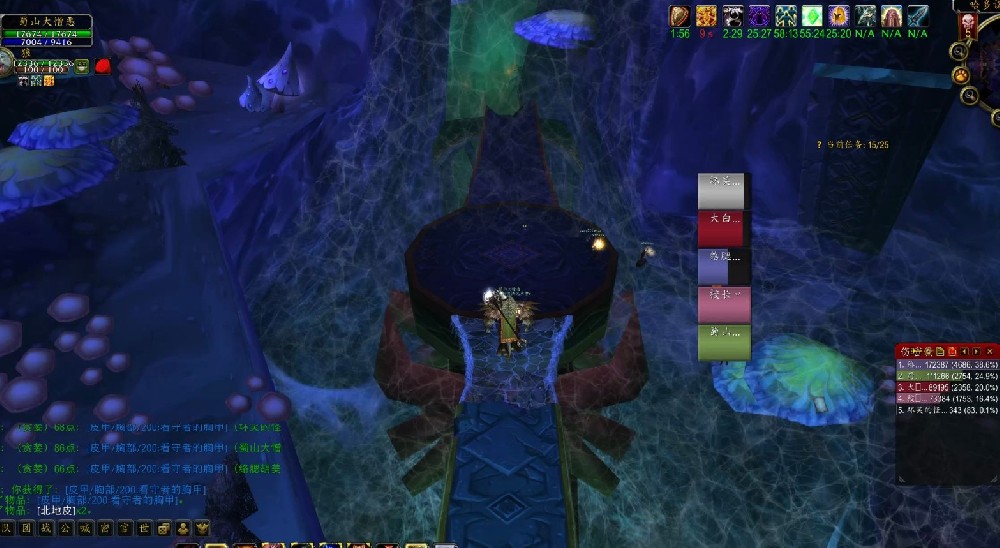This screenshot has width=1000, height=548.
Task: Go to the next damage meter page
Action: coord(976,352)
